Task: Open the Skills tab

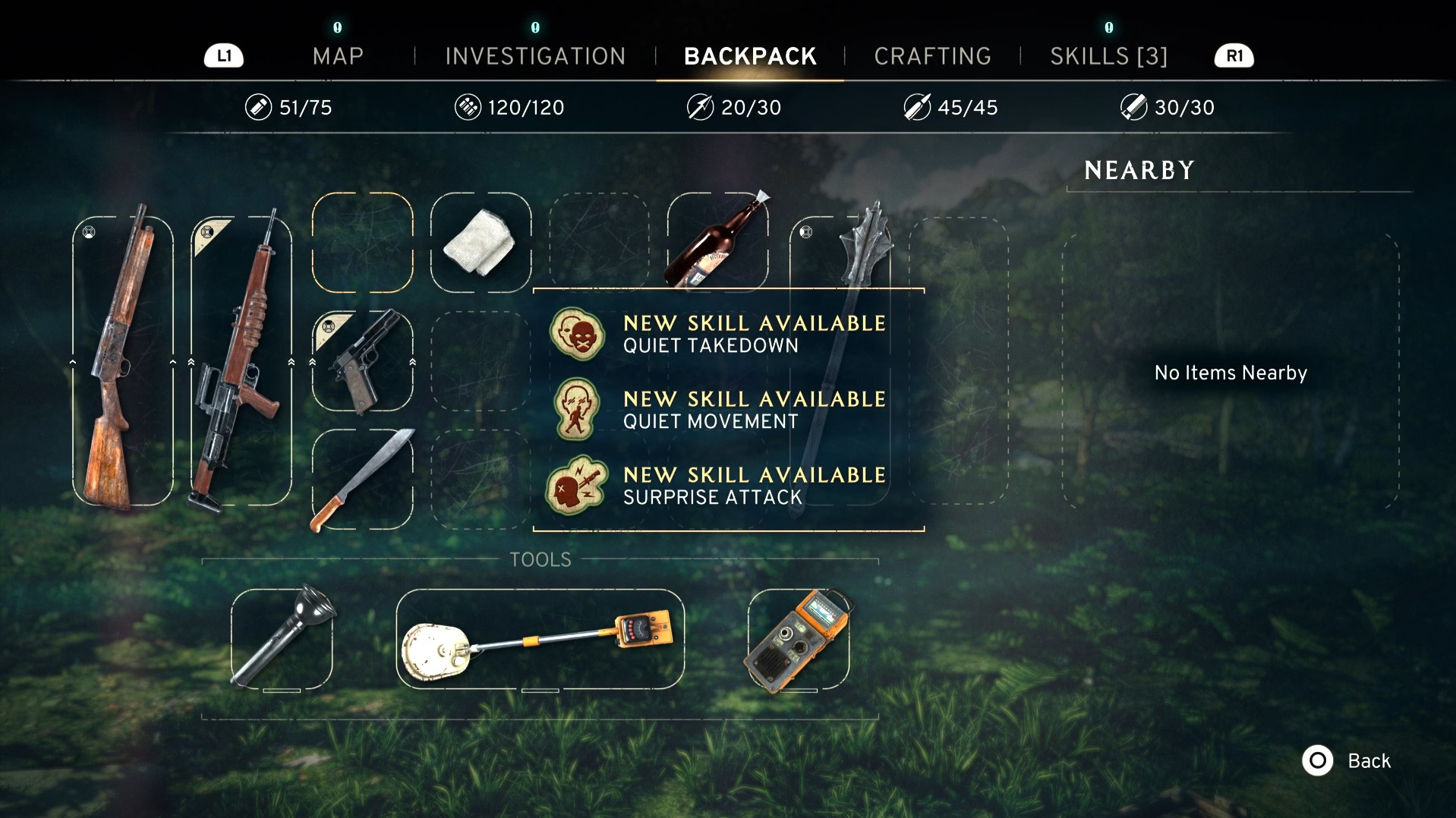Action: point(1108,56)
